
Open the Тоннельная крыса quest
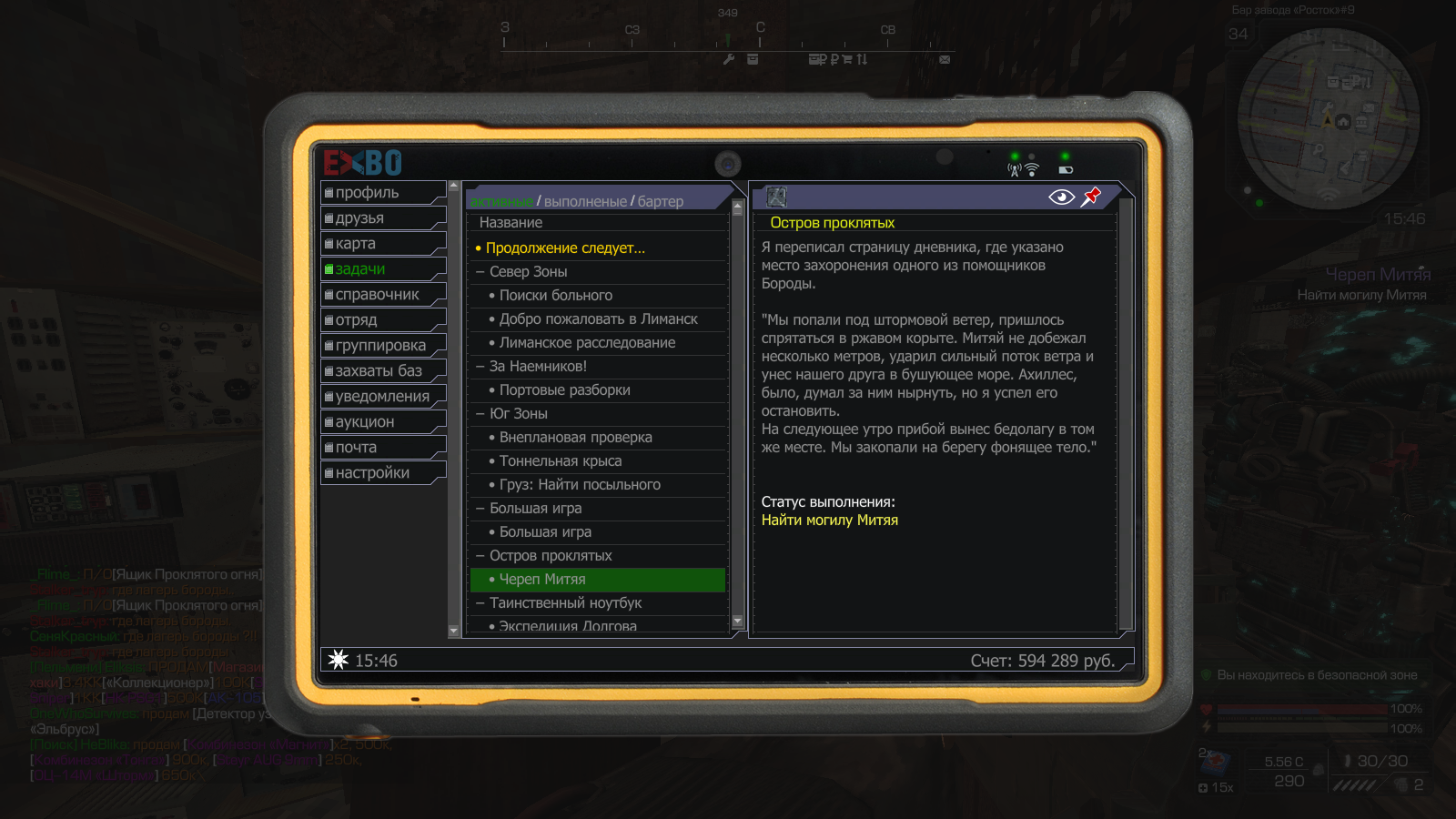(x=560, y=461)
